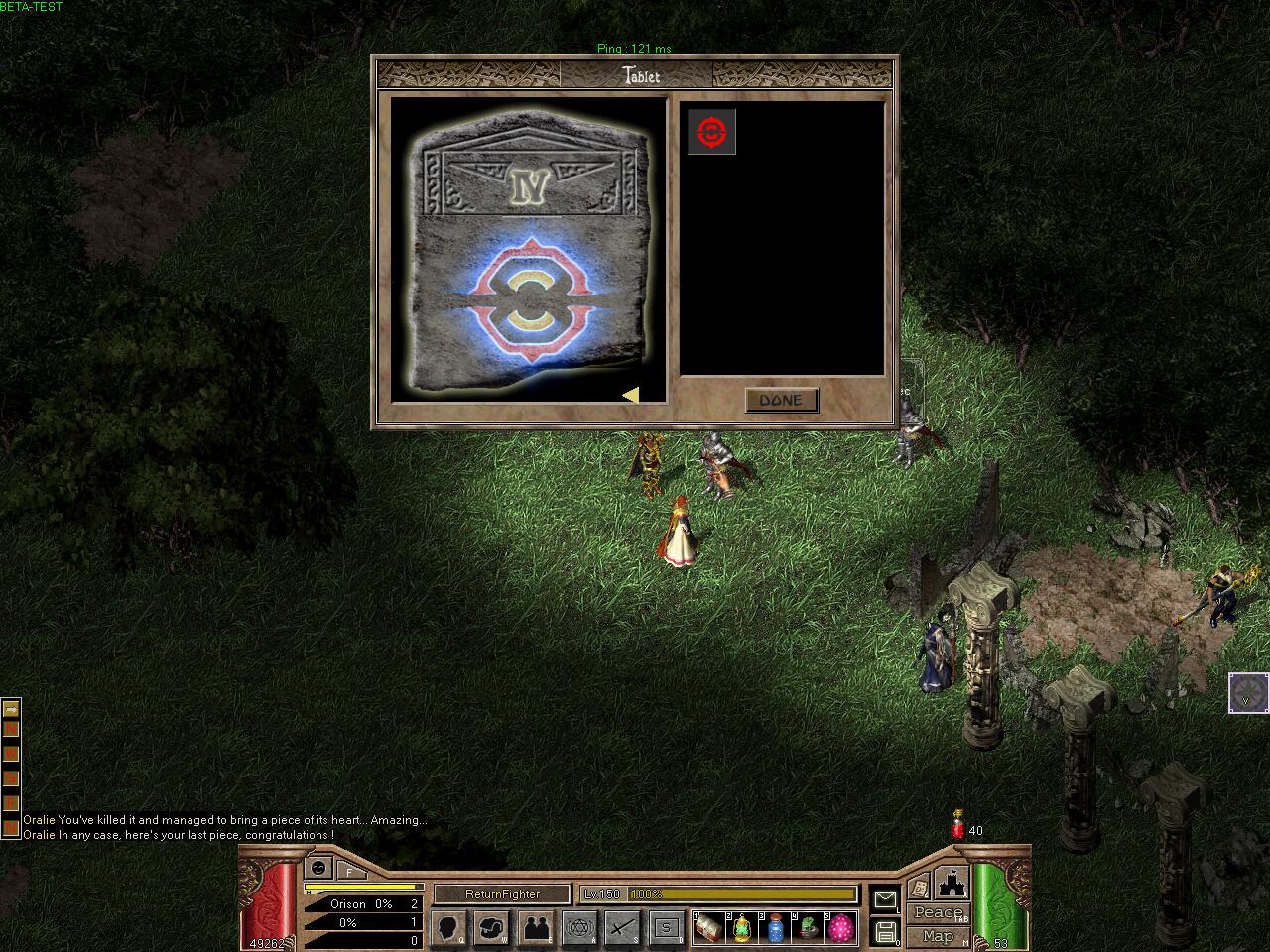Click the two-person group icon

(x=537, y=928)
